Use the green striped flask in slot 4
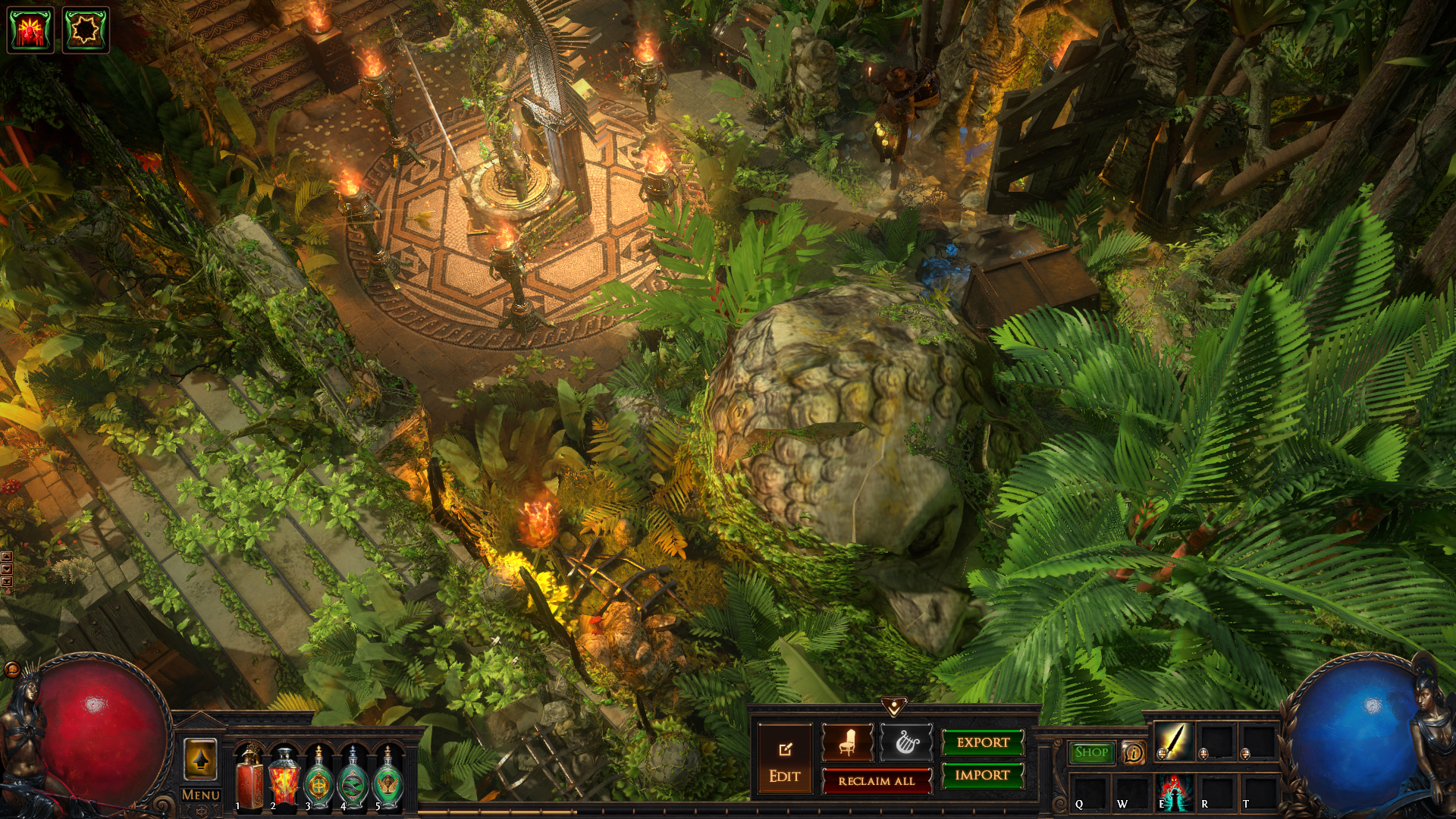Screen dimensions: 1456x819 353,777
